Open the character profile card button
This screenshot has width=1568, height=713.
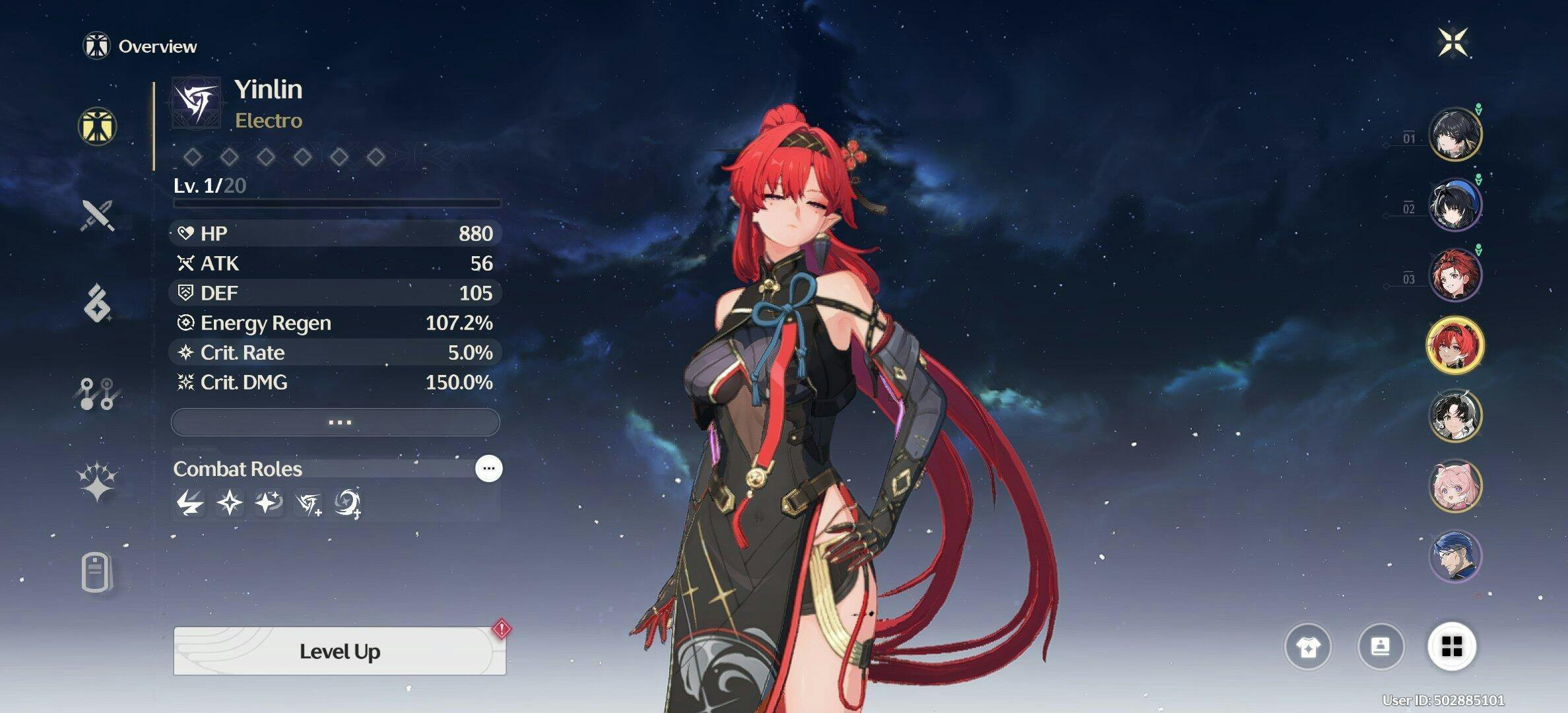[x=1380, y=646]
